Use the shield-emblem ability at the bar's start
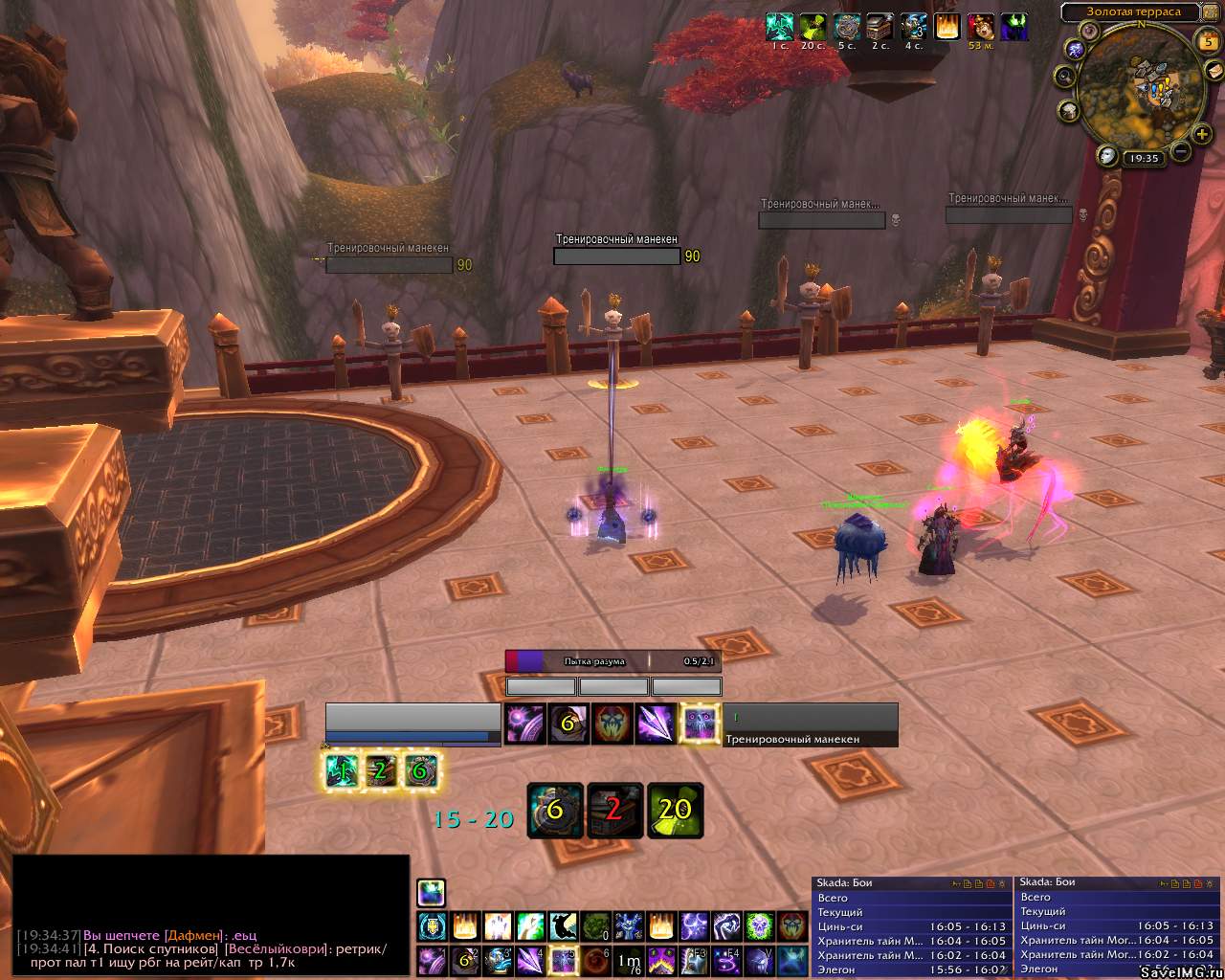Viewport: 1225px width, 980px height. (432, 925)
